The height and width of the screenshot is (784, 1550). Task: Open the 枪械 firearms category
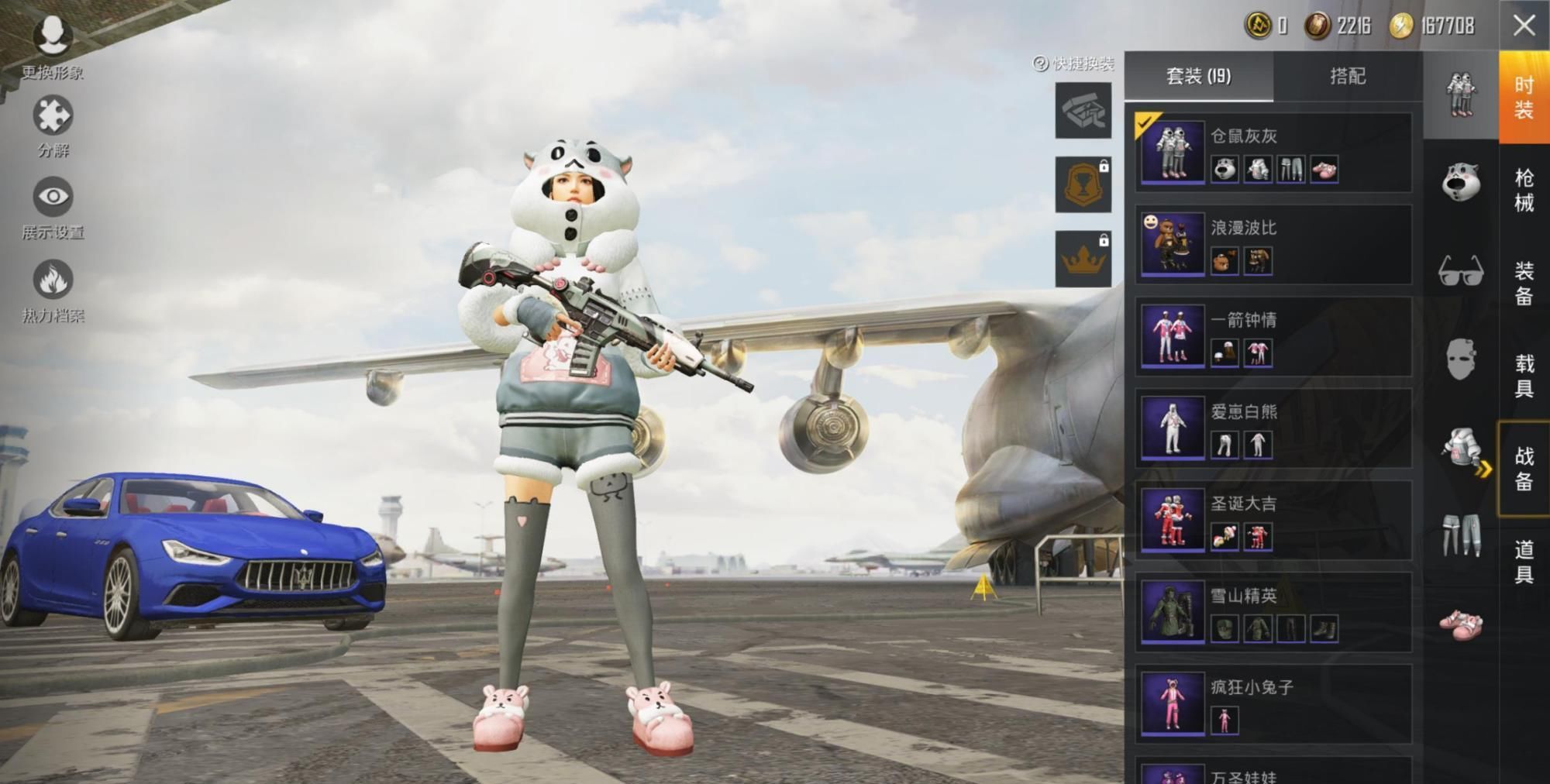coord(1524,190)
